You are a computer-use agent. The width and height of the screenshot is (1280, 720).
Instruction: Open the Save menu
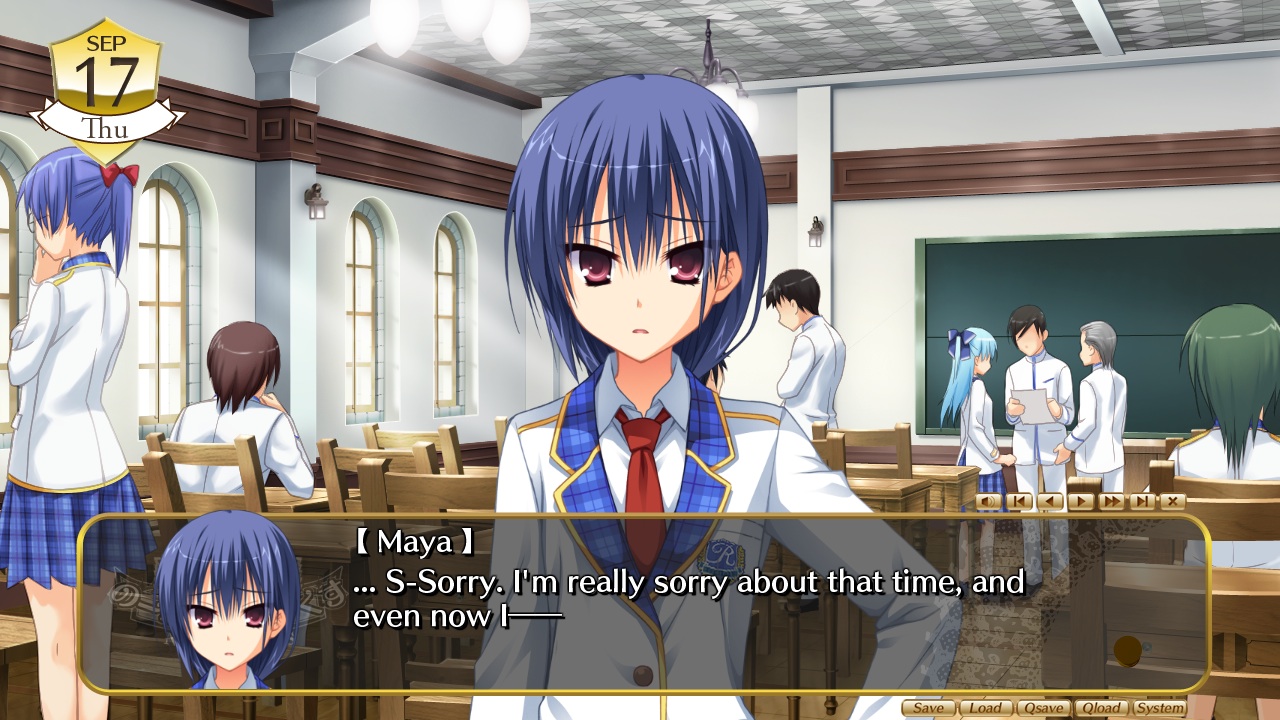tap(928, 708)
